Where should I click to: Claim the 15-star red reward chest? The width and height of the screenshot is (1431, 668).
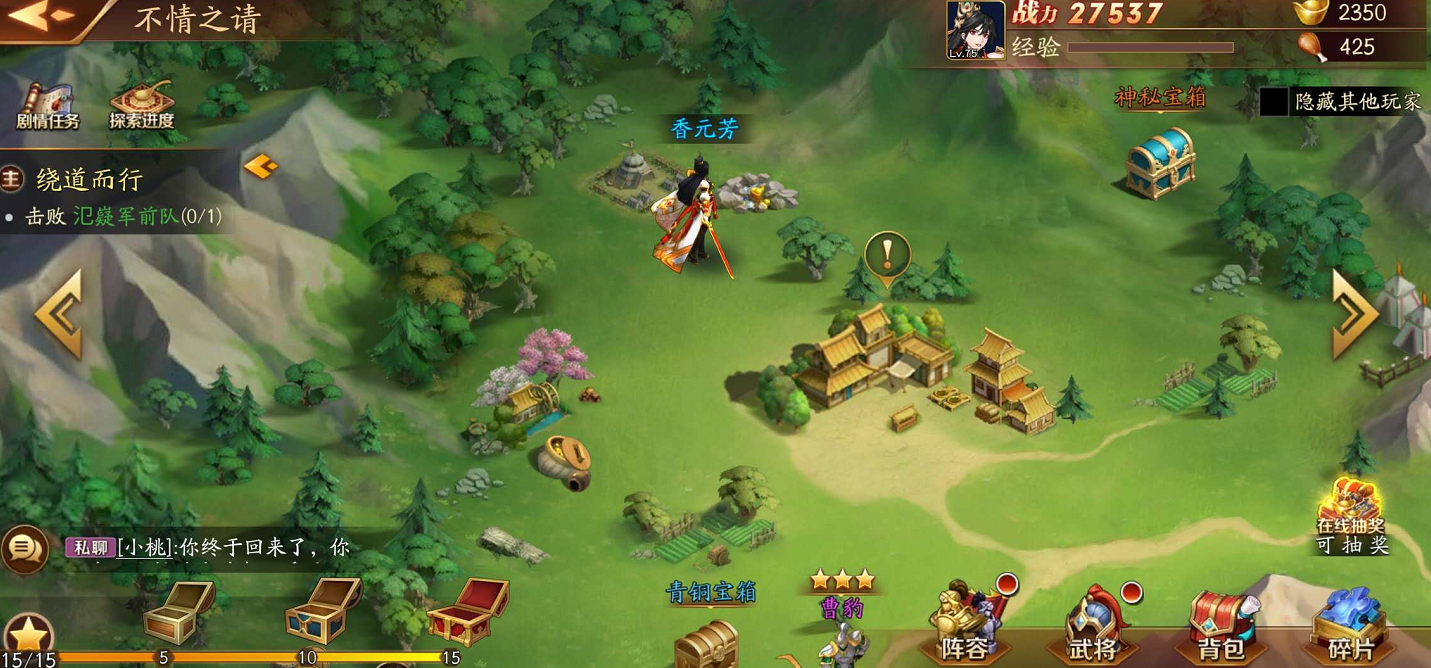point(466,610)
